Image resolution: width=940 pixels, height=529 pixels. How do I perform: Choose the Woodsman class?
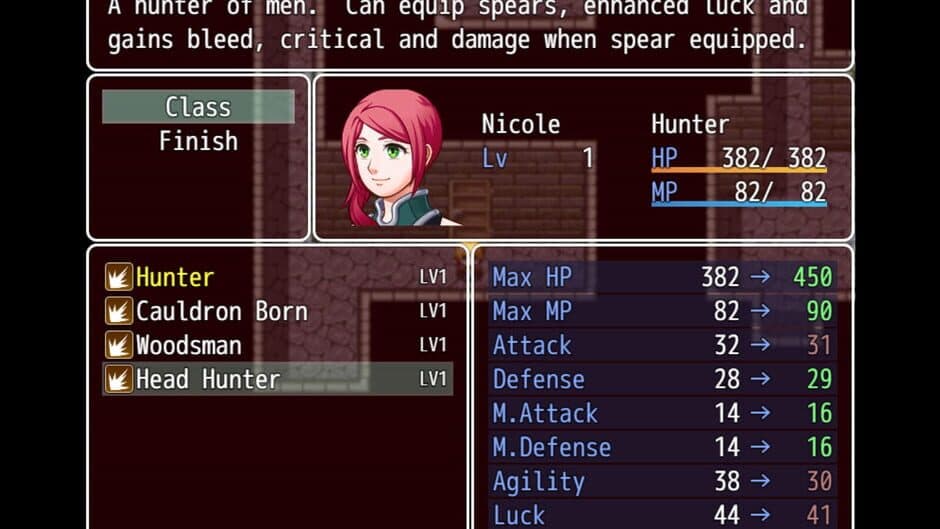click(x=189, y=345)
